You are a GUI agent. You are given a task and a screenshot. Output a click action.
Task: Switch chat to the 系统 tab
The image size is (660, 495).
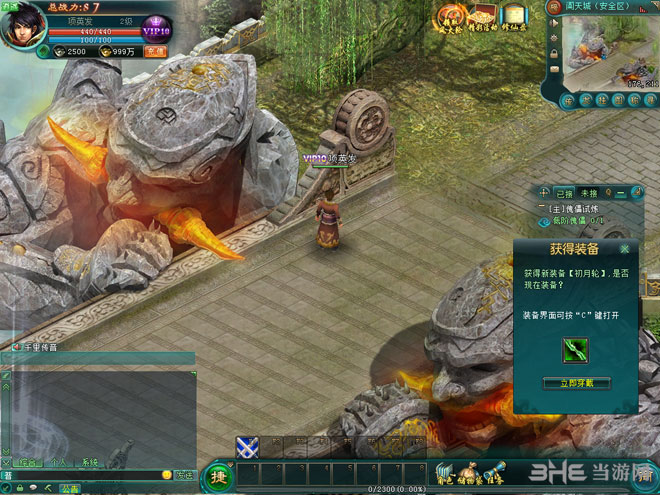[x=89, y=463]
